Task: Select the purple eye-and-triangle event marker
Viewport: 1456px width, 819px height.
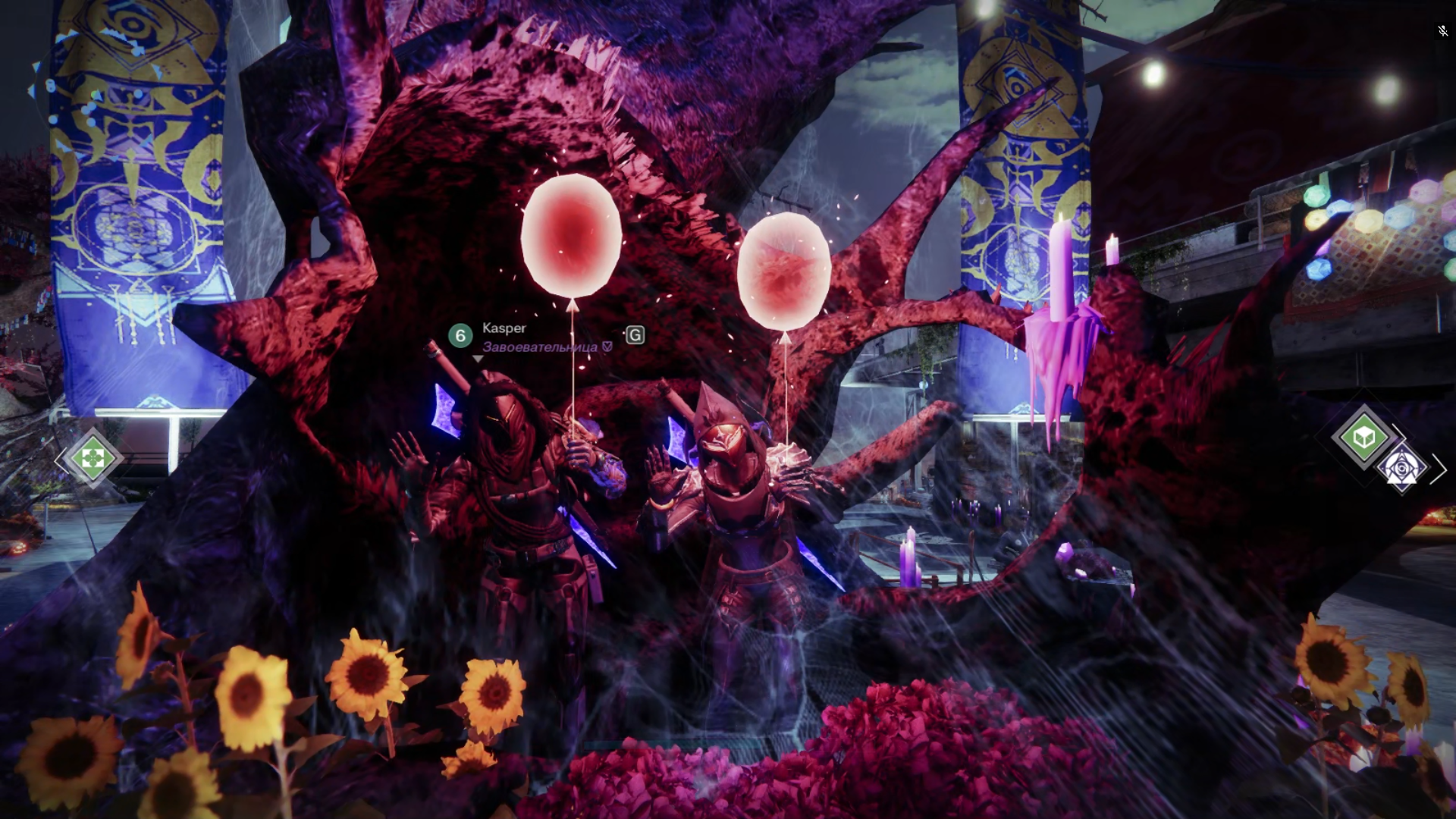Action: point(1401,469)
